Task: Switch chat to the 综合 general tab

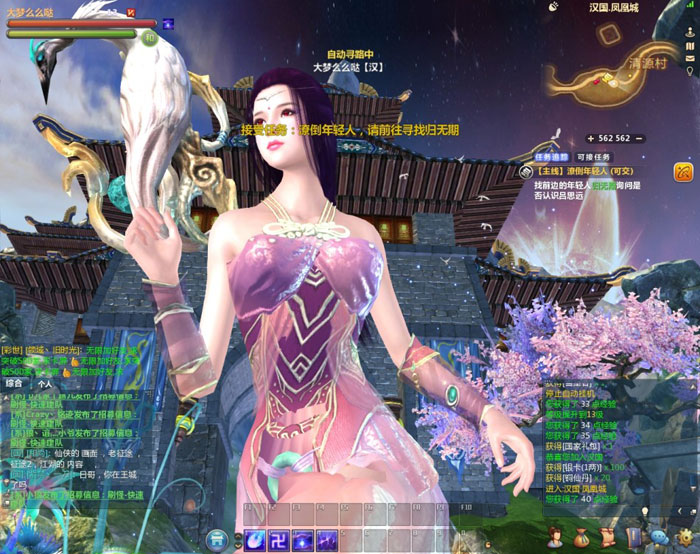Action: (x=15, y=382)
